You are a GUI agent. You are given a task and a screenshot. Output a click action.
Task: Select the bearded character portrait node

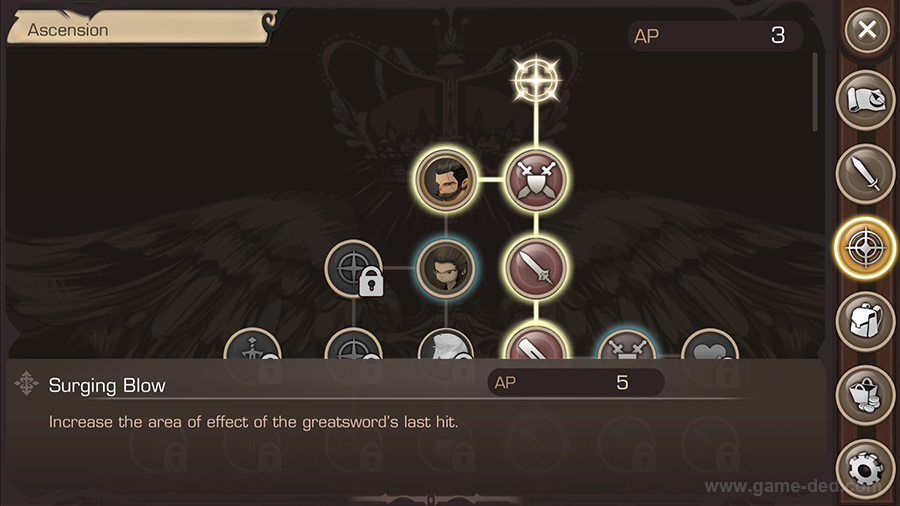click(x=445, y=181)
